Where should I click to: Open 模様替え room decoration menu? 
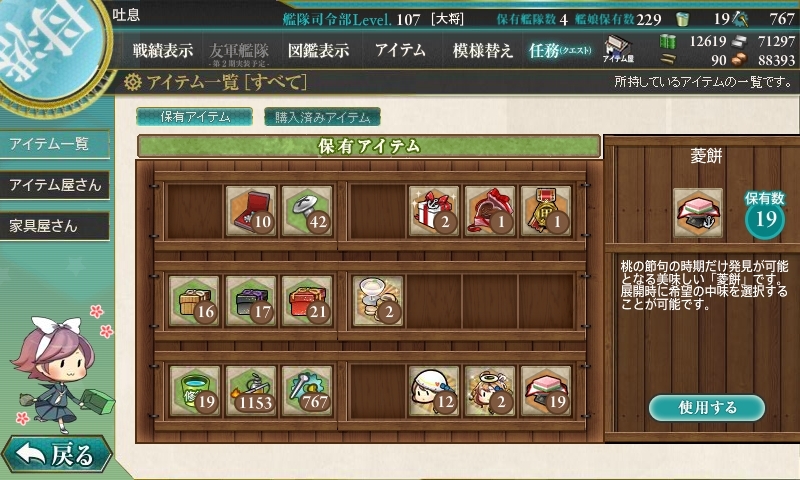tap(482, 50)
